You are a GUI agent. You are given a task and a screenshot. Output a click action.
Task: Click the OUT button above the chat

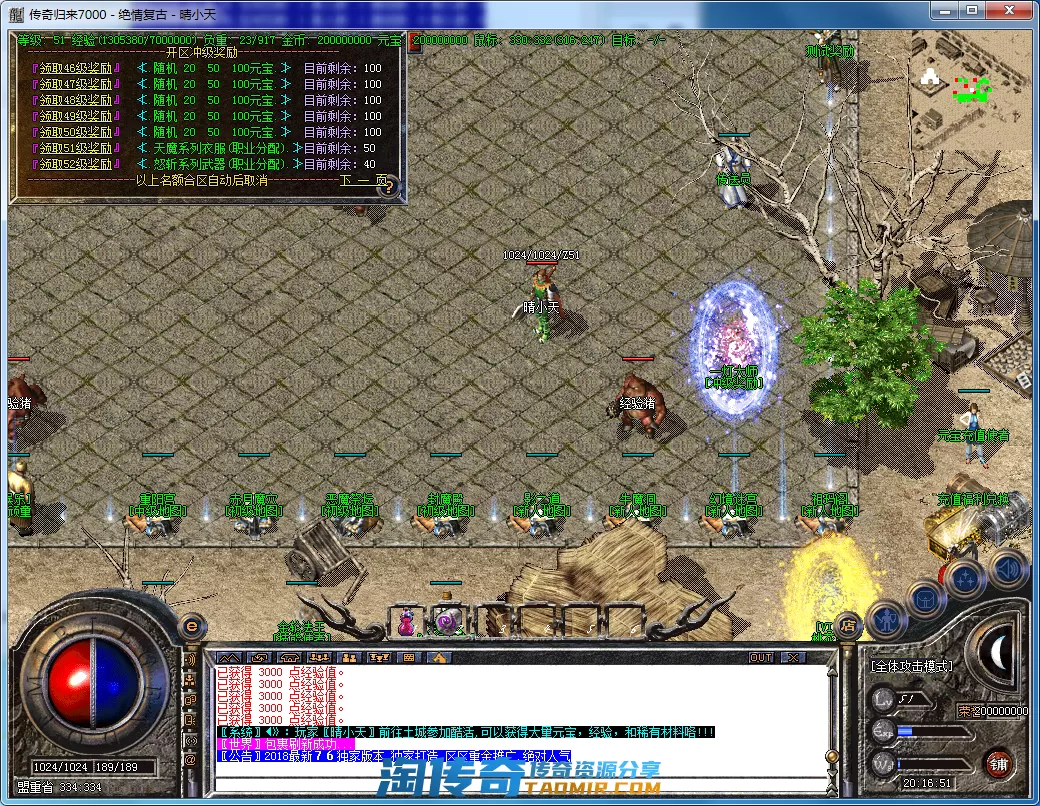coord(761,657)
